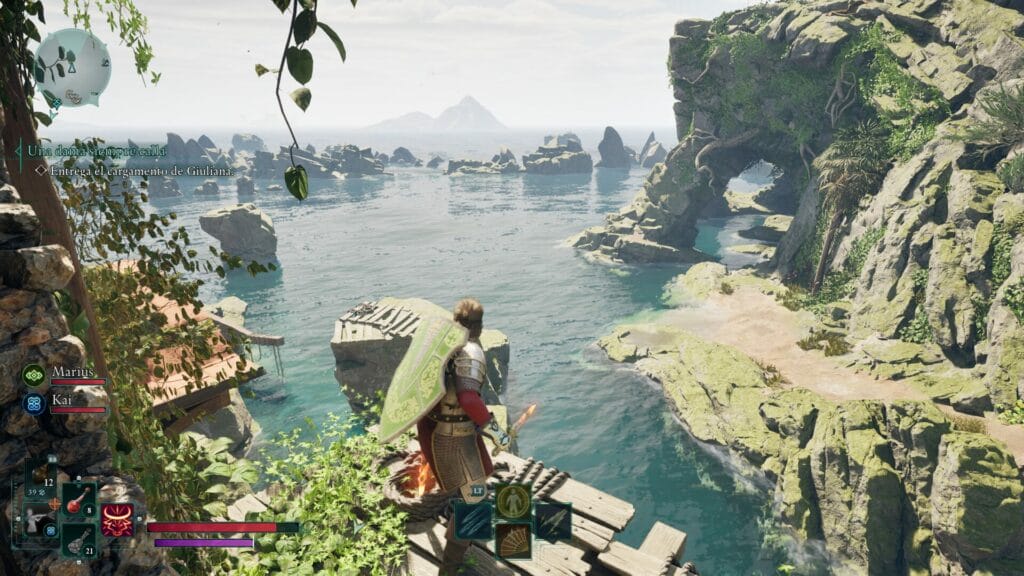This screenshot has width=1024, height=576.
Task: Select the grey flask slot showing 21
Action: (79, 539)
